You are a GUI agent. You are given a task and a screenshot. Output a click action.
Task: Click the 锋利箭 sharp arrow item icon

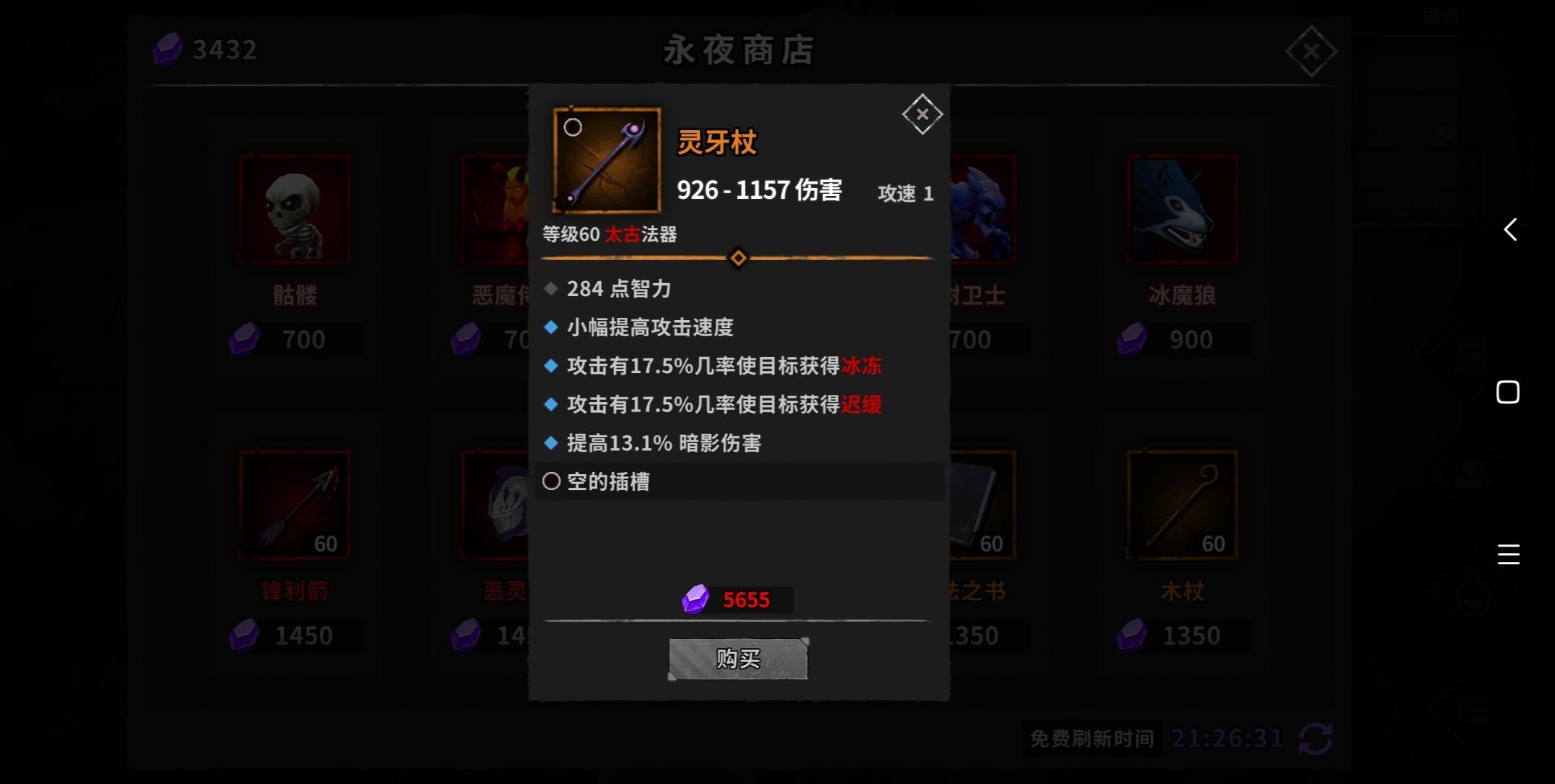(294, 505)
